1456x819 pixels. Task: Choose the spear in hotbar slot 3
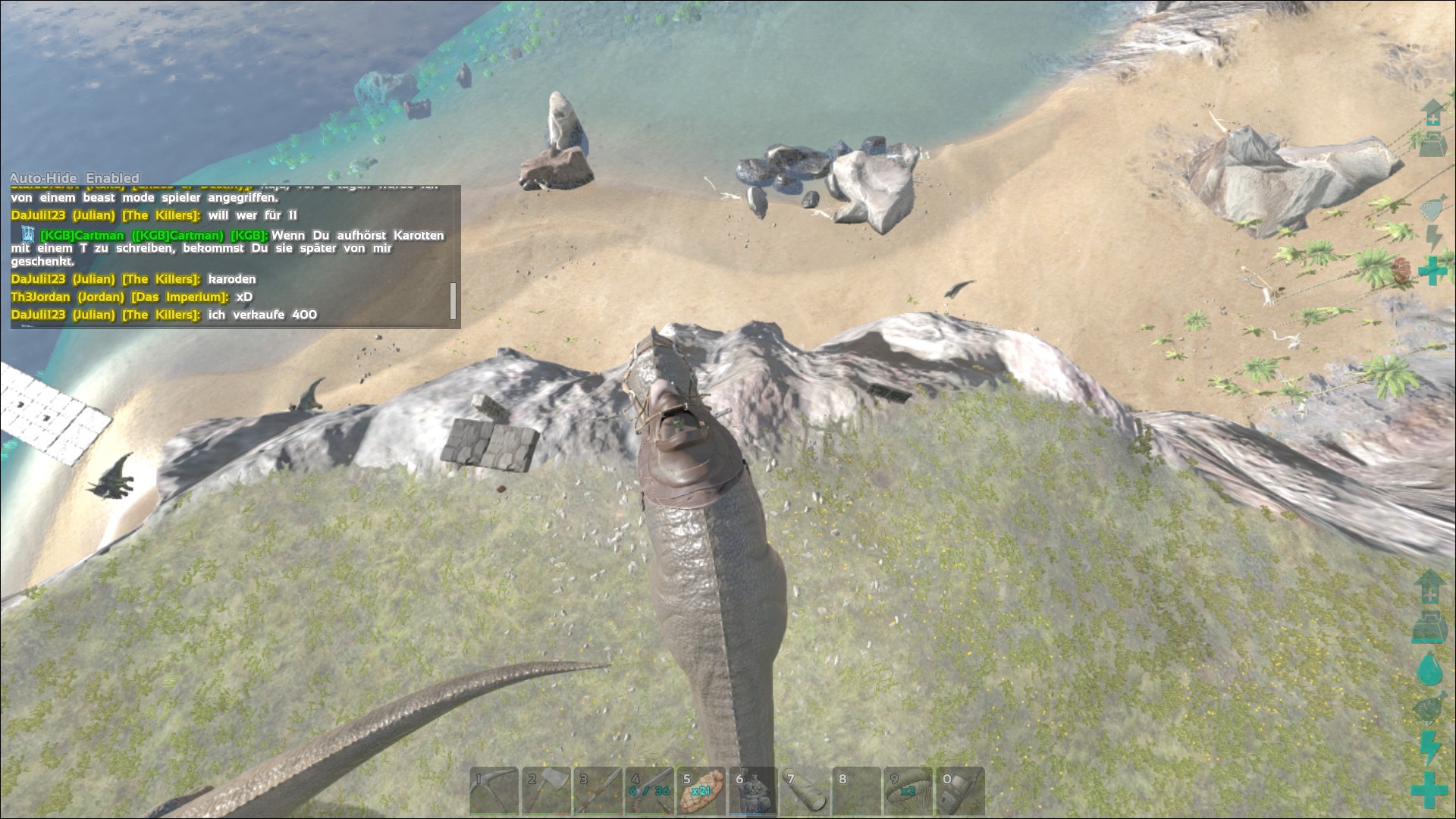tap(598, 791)
